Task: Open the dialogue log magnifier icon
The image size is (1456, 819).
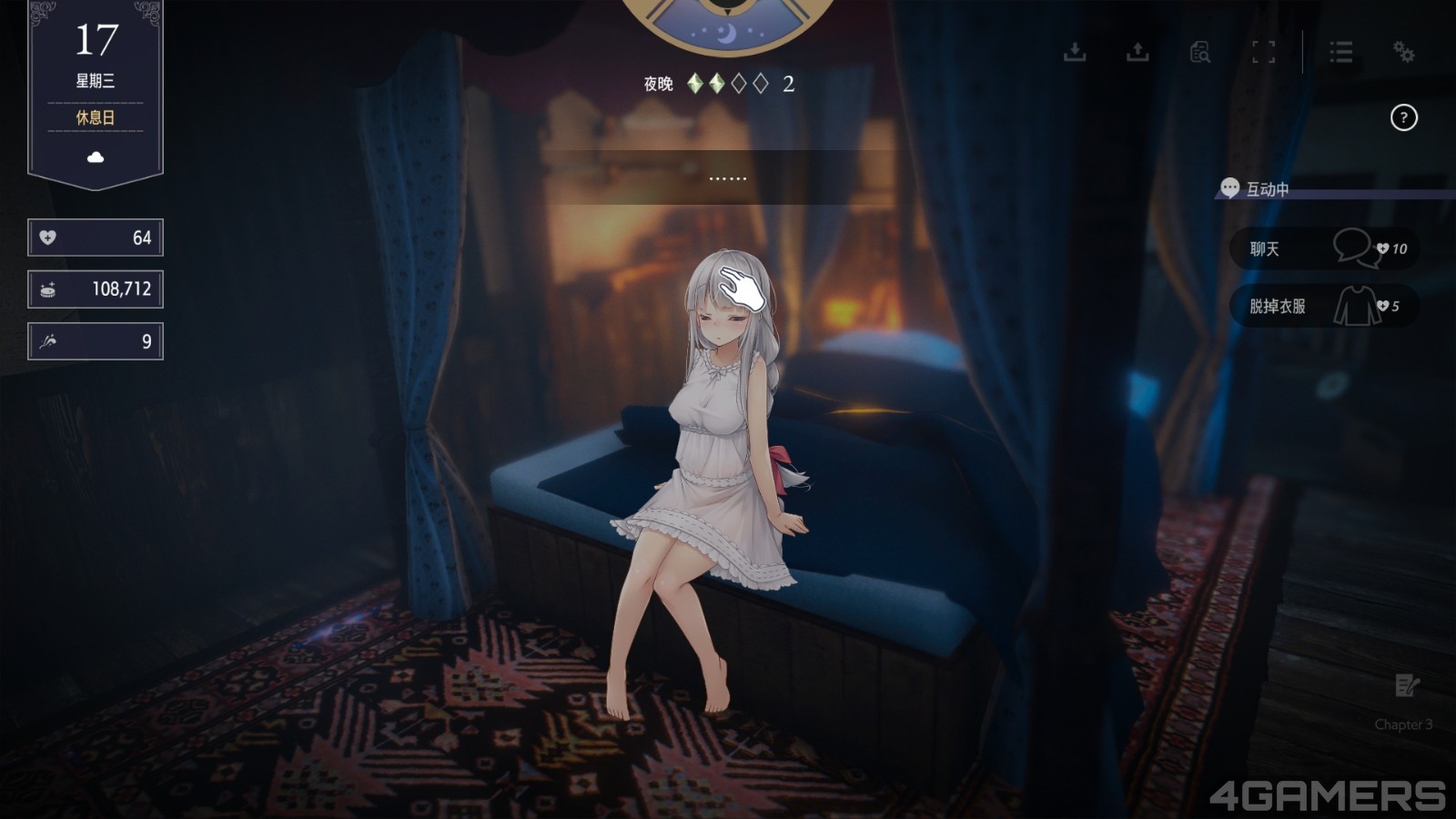Action: pyautogui.click(x=1200, y=52)
